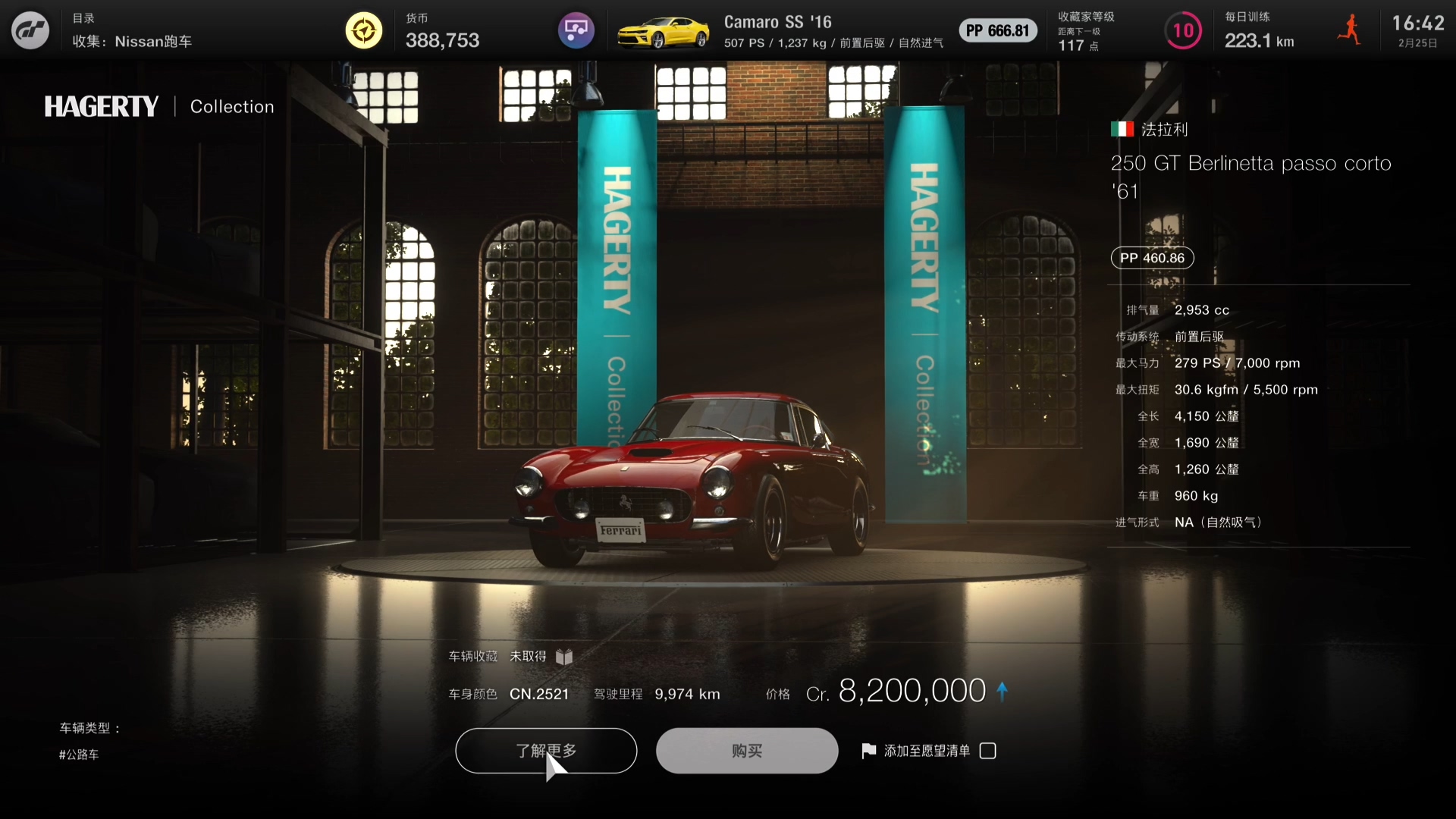The image size is (1456, 819).
Task: Click the car collection book icon
Action: click(x=564, y=657)
